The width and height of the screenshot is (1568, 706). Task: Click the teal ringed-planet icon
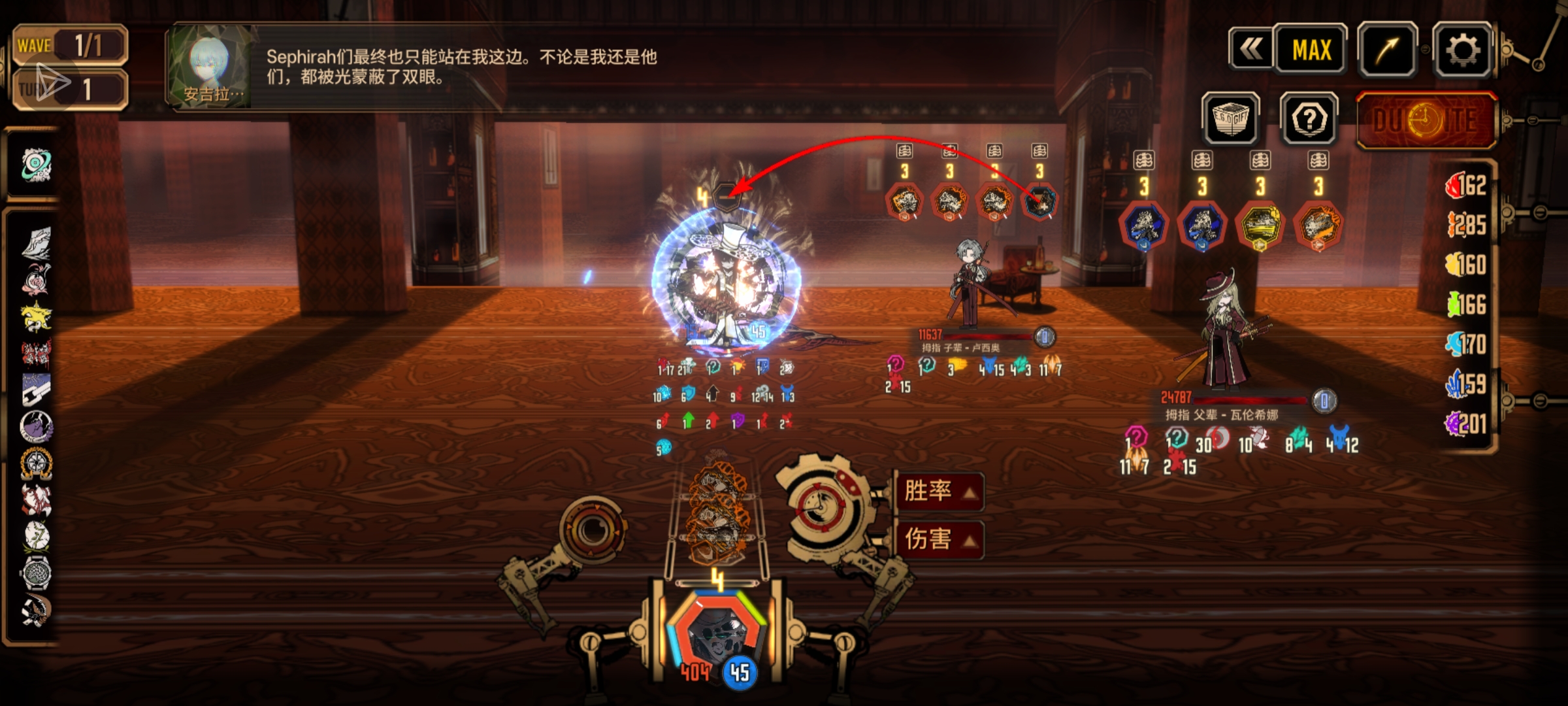click(36, 163)
